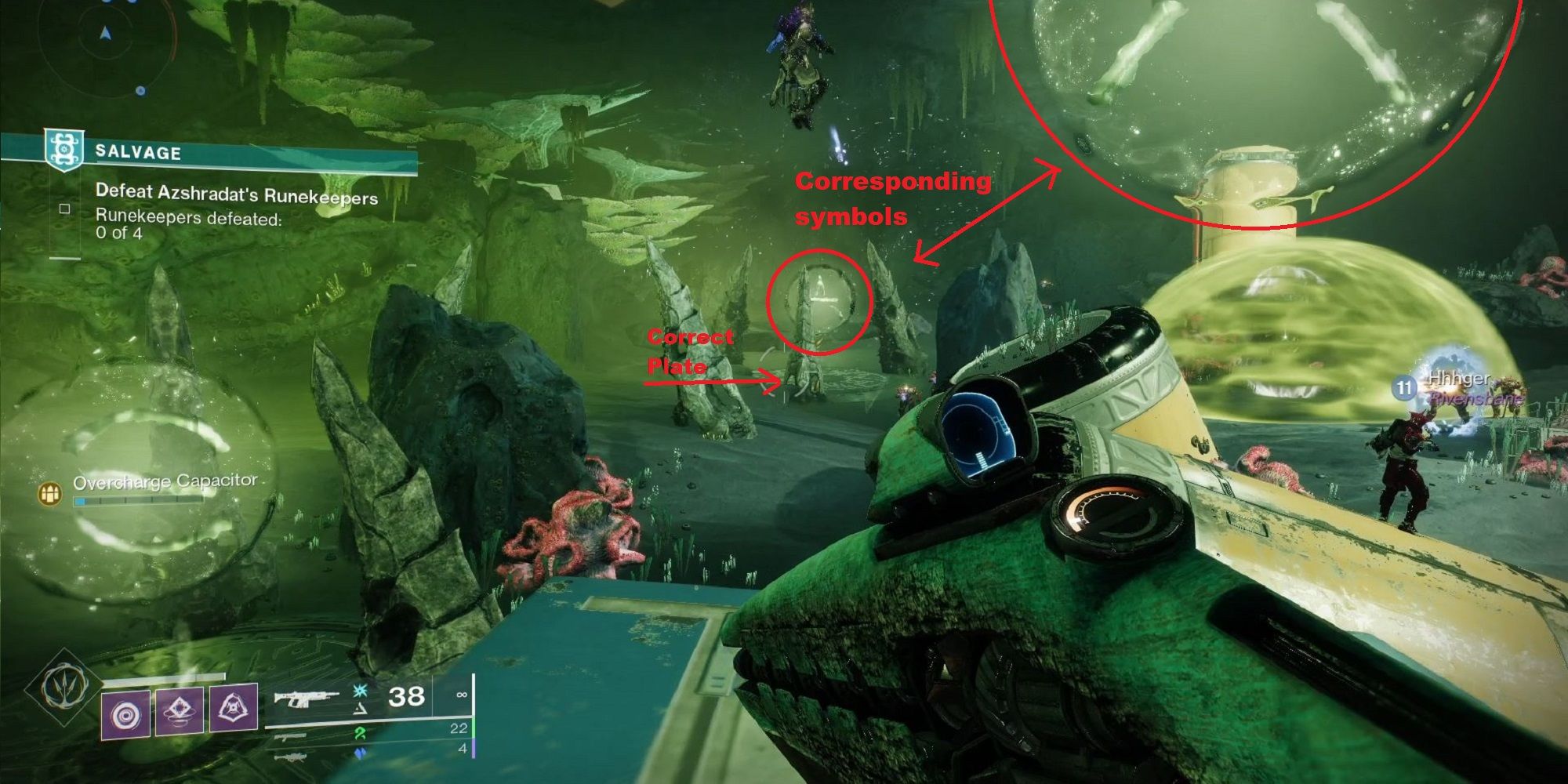The height and width of the screenshot is (784, 1568).
Task: Click the equipped auto rifle icon
Action: [x=308, y=698]
